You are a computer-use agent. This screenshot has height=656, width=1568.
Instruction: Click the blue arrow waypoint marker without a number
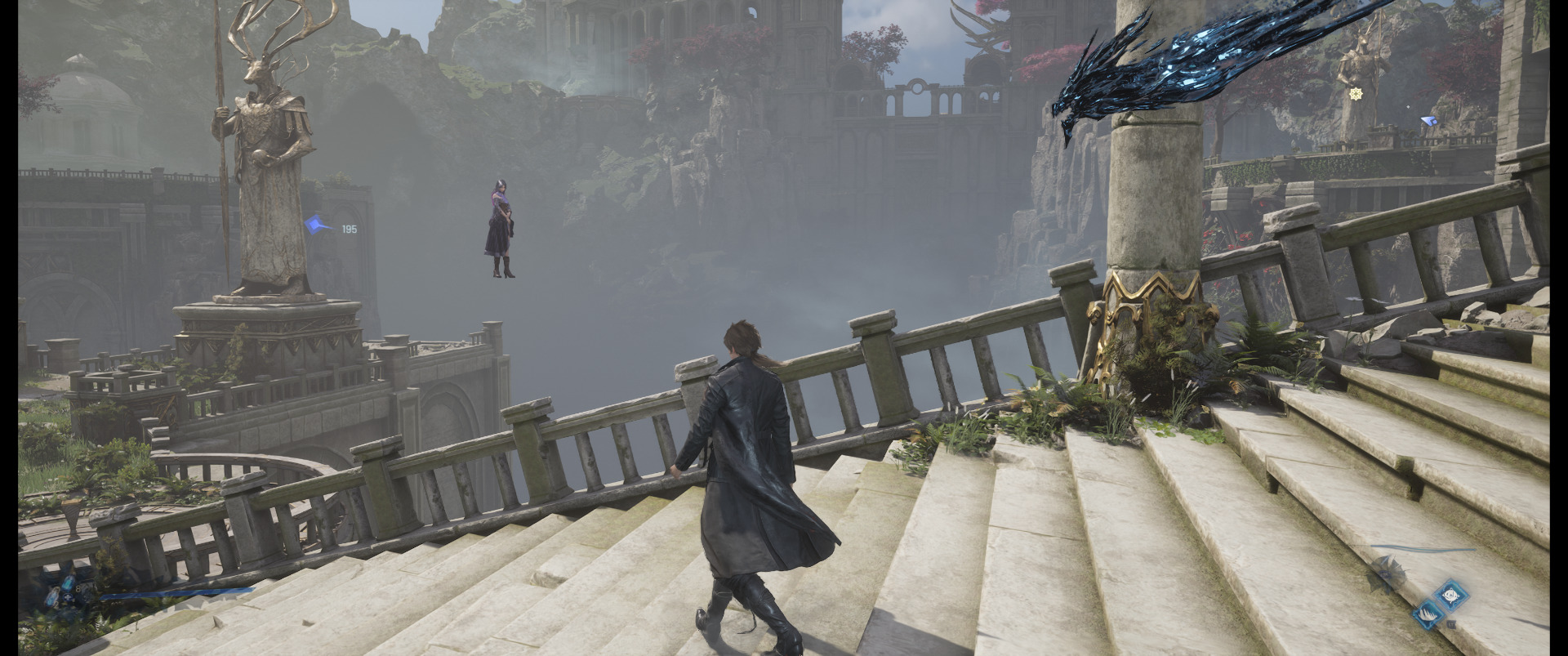pyautogui.click(x=1428, y=121)
